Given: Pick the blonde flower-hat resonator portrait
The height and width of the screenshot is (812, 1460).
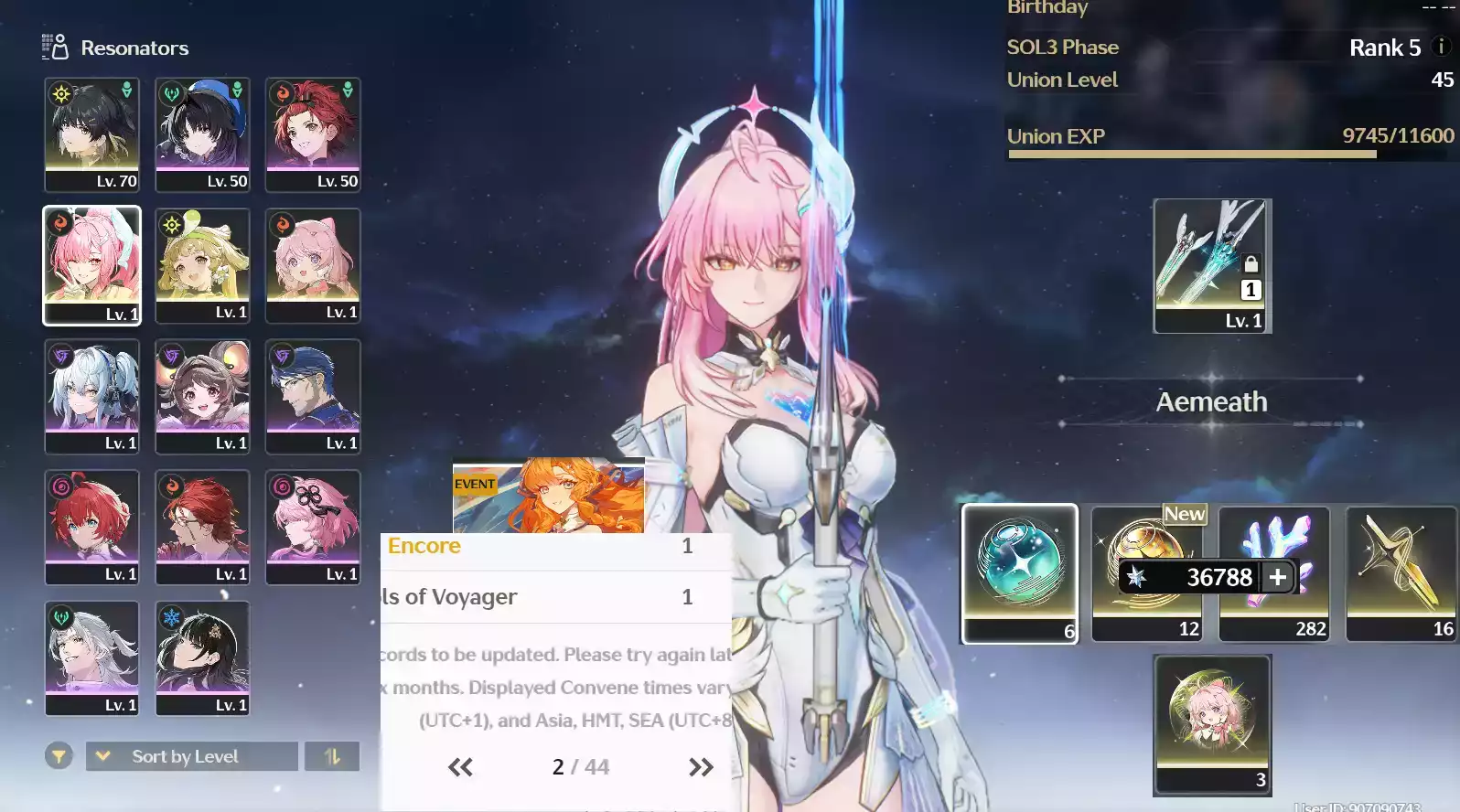Looking at the screenshot, I should pos(202,264).
